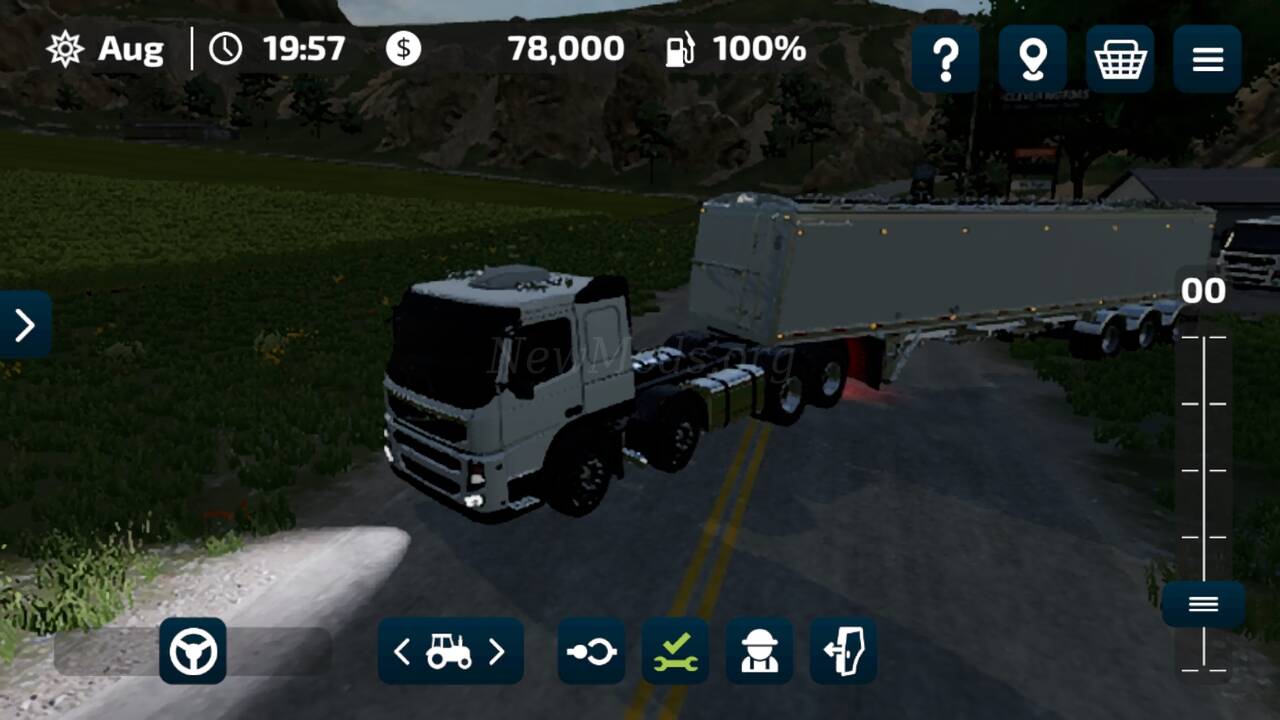Tap the steering wheel control

pyautogui.click(x=193, y=652)
